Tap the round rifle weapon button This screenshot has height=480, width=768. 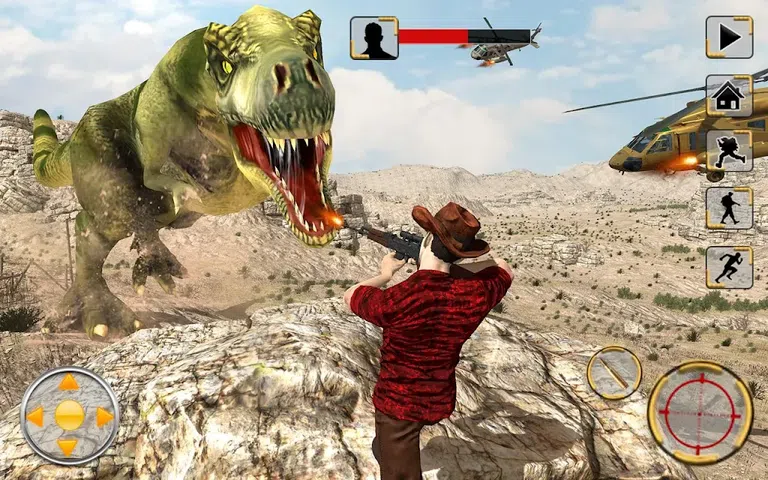point(613,374)
